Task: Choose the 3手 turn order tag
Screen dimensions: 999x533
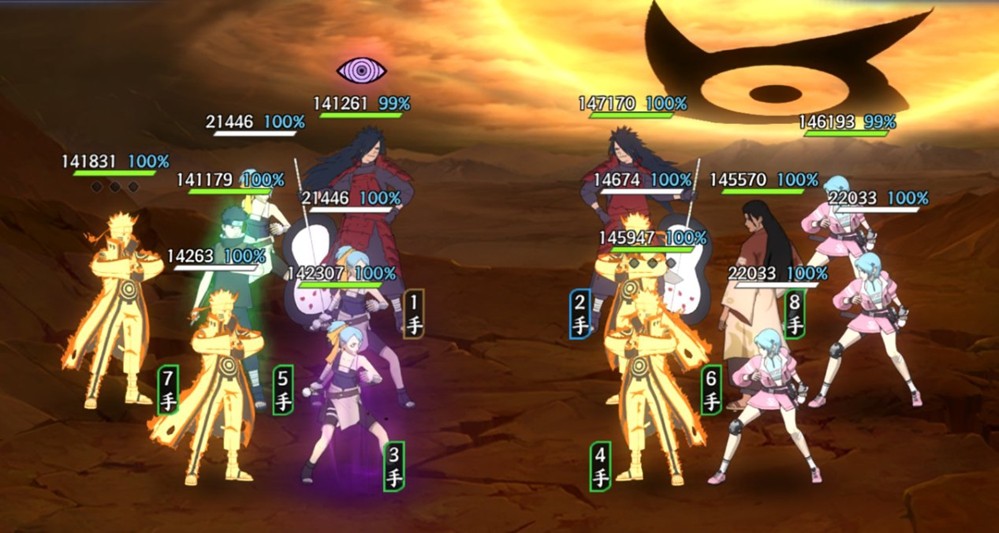Action: click(395, 466)
